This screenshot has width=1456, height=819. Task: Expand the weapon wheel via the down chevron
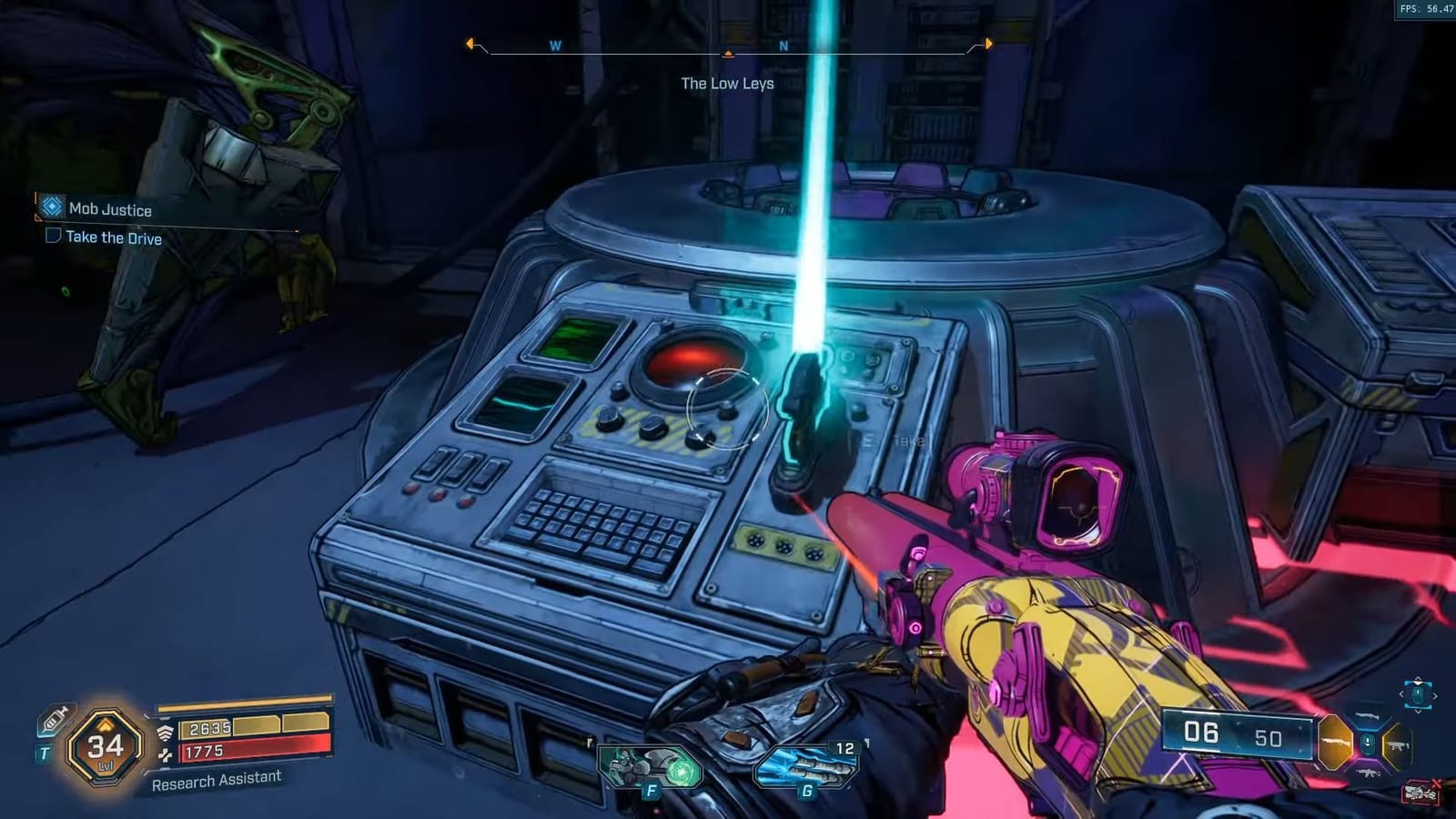tap(1417, 711)
